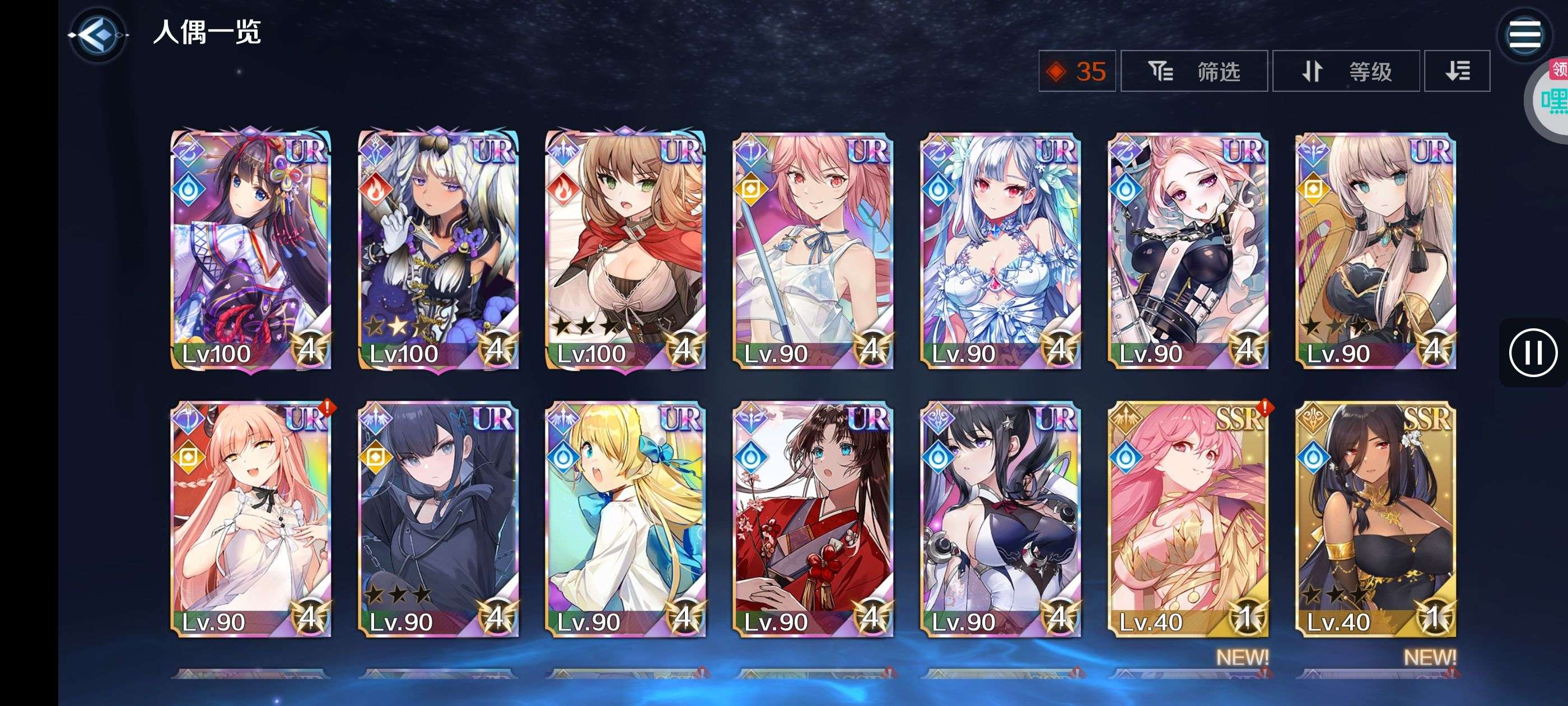1568x706 pixels.
Task: Open the hamburger menu
Action: pyautogui.click(x=1524, y=35)
